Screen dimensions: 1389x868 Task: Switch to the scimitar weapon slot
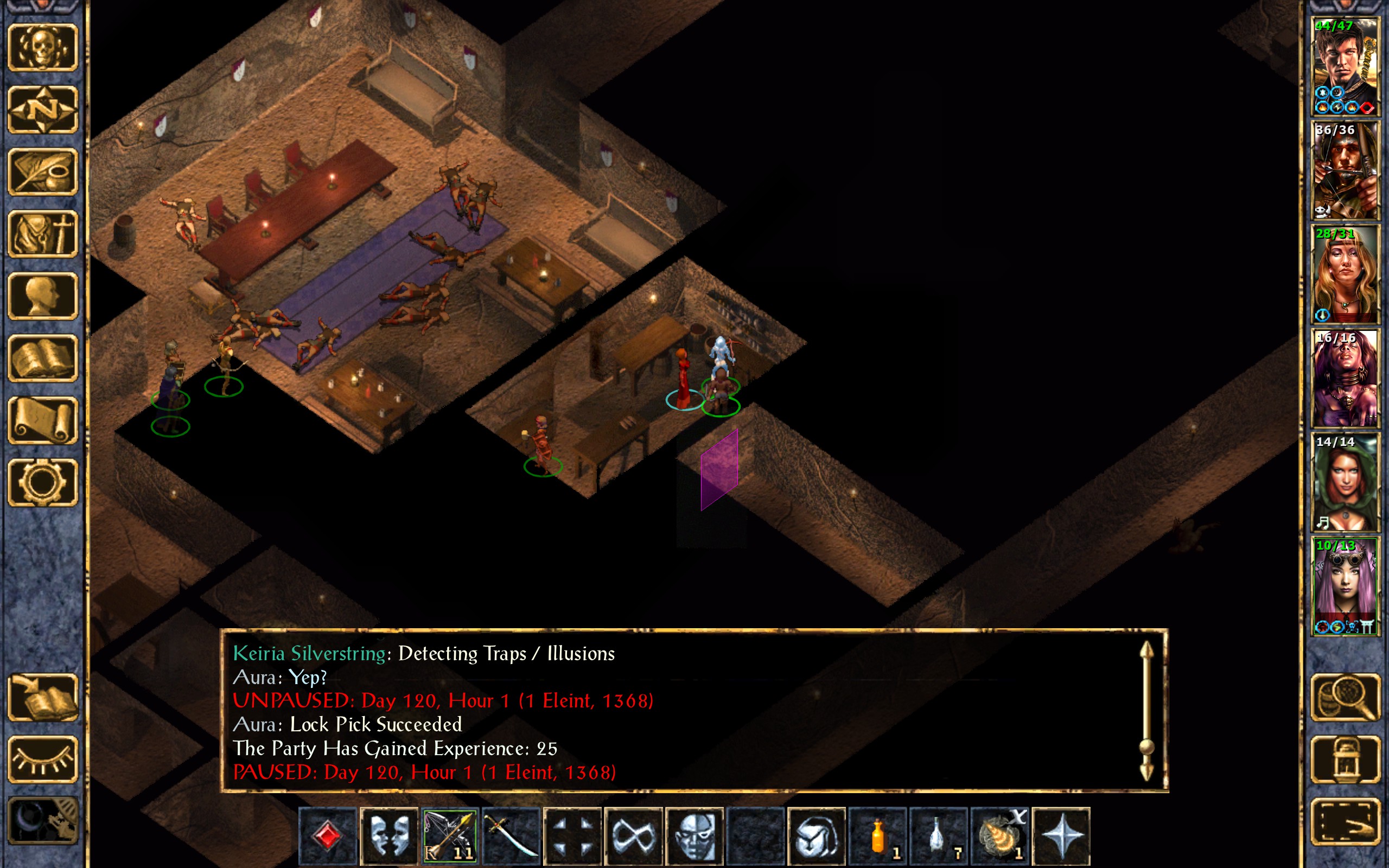tap(511, 835)
